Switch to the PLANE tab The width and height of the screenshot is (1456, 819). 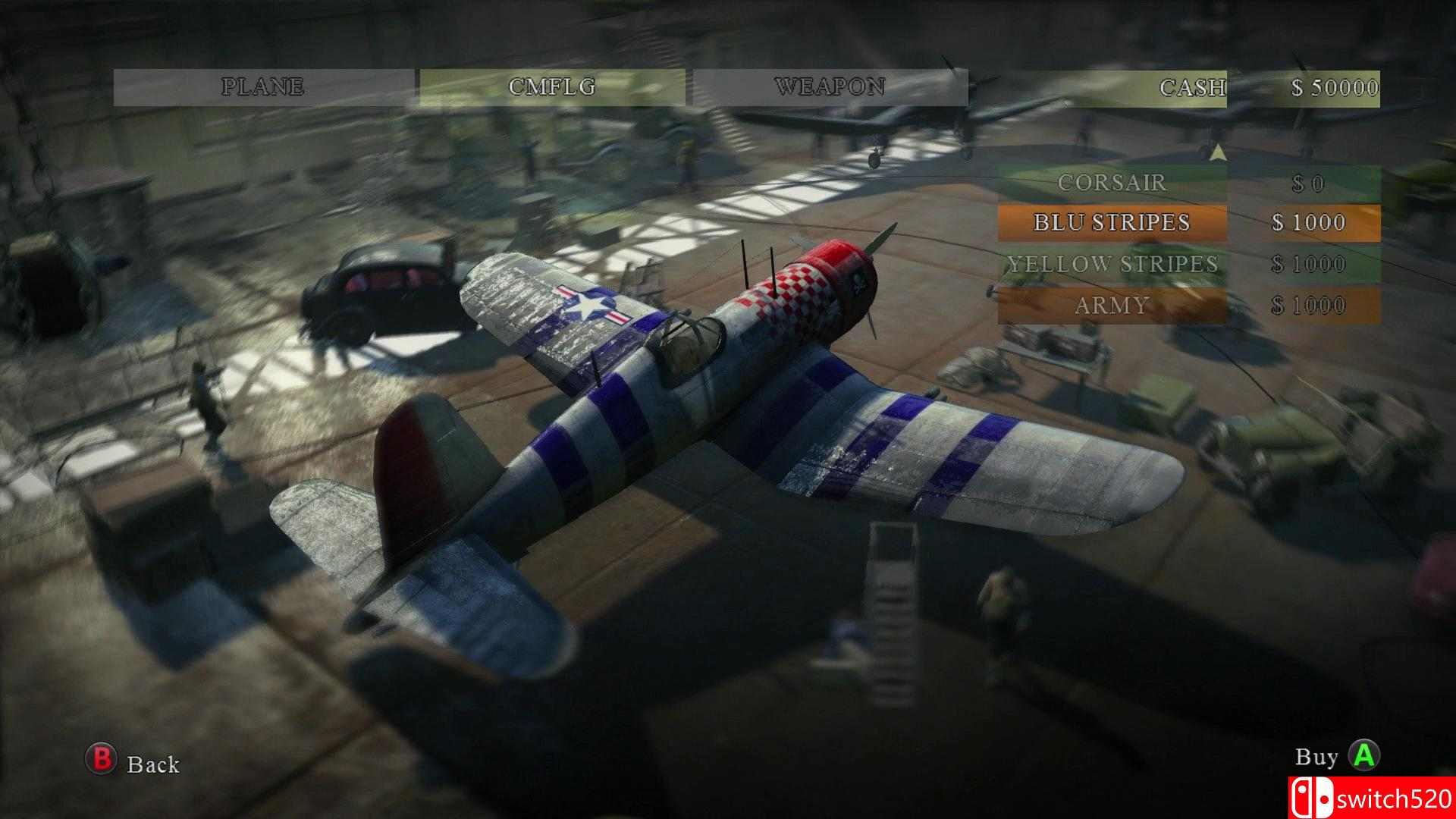264,86
